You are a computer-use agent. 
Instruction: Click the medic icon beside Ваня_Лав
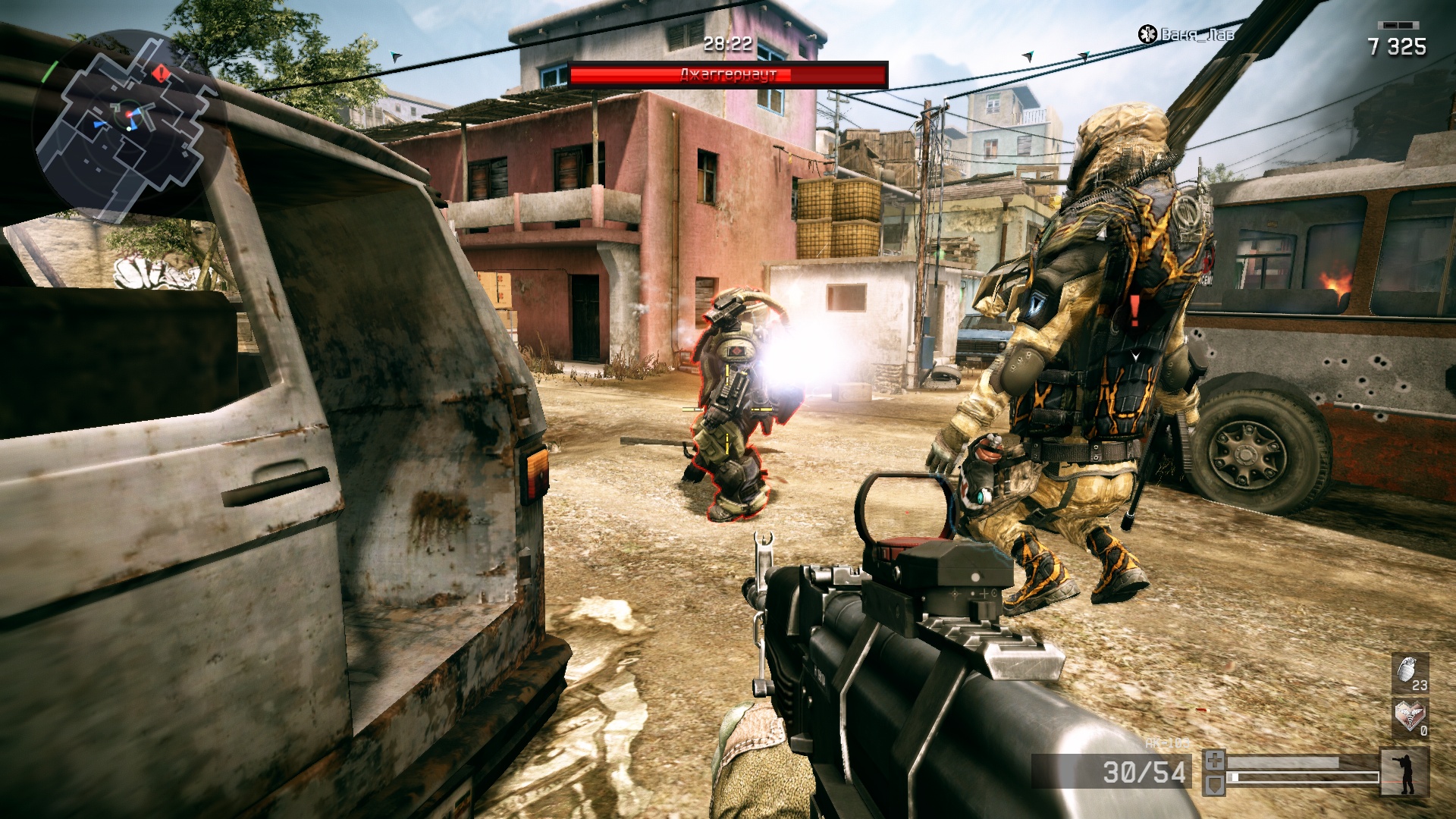click(x=1147, y=34)
